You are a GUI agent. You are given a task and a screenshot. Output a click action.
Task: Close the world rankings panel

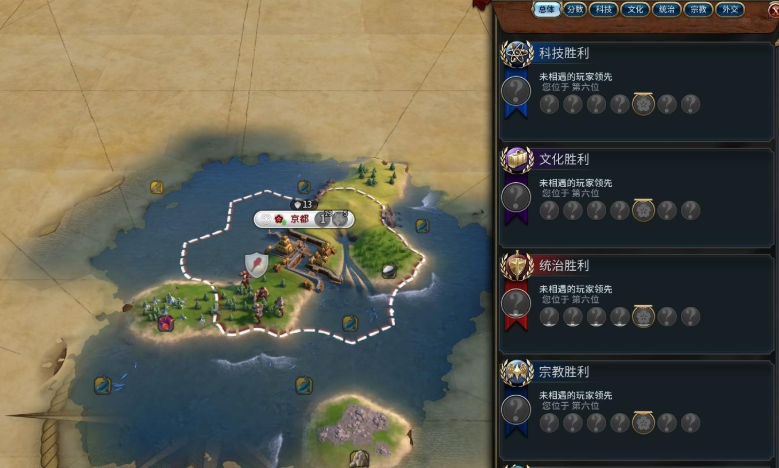[772, 10]
